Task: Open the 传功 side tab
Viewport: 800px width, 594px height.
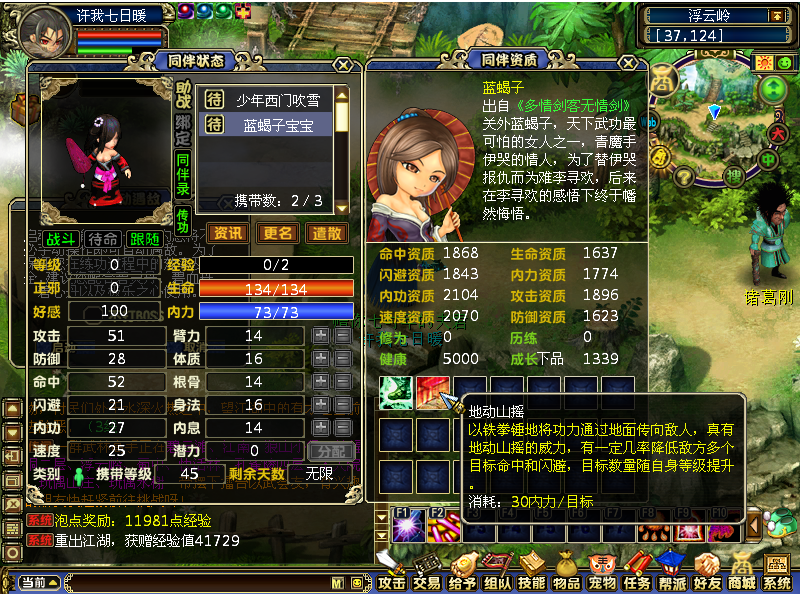Action: (x=183, y=221)
